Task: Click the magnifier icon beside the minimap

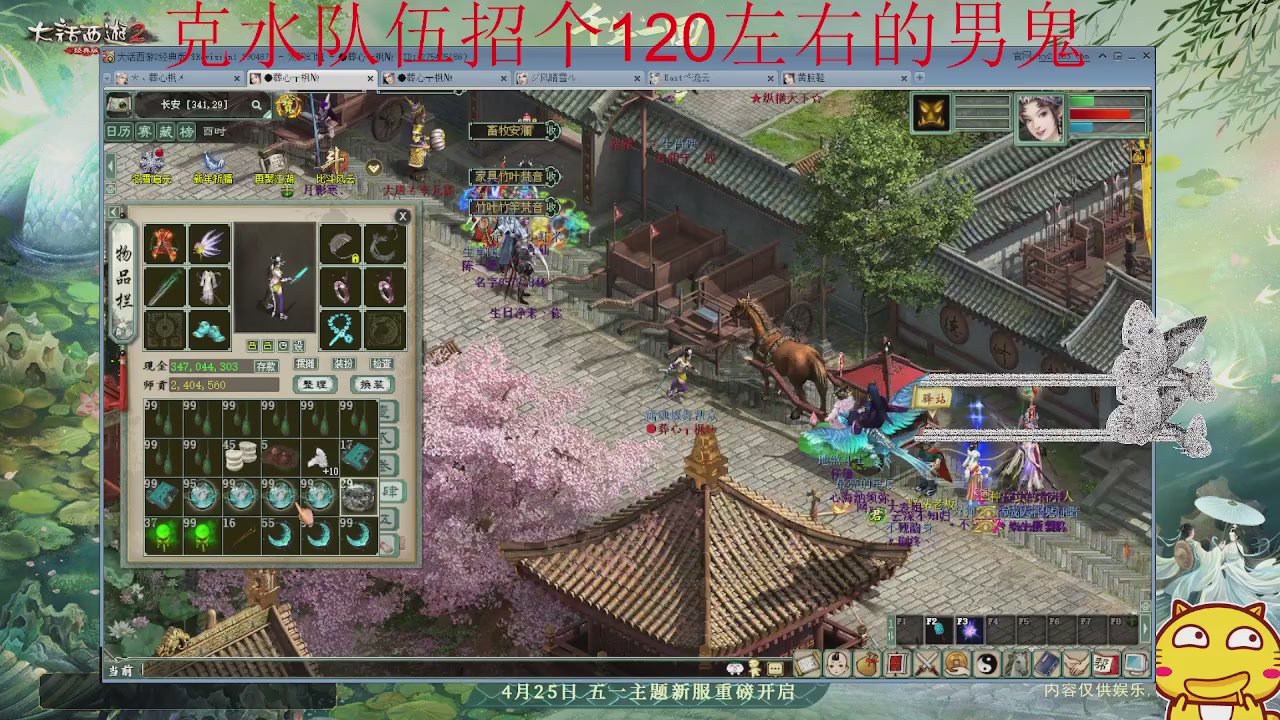Action: click(257, 105)
